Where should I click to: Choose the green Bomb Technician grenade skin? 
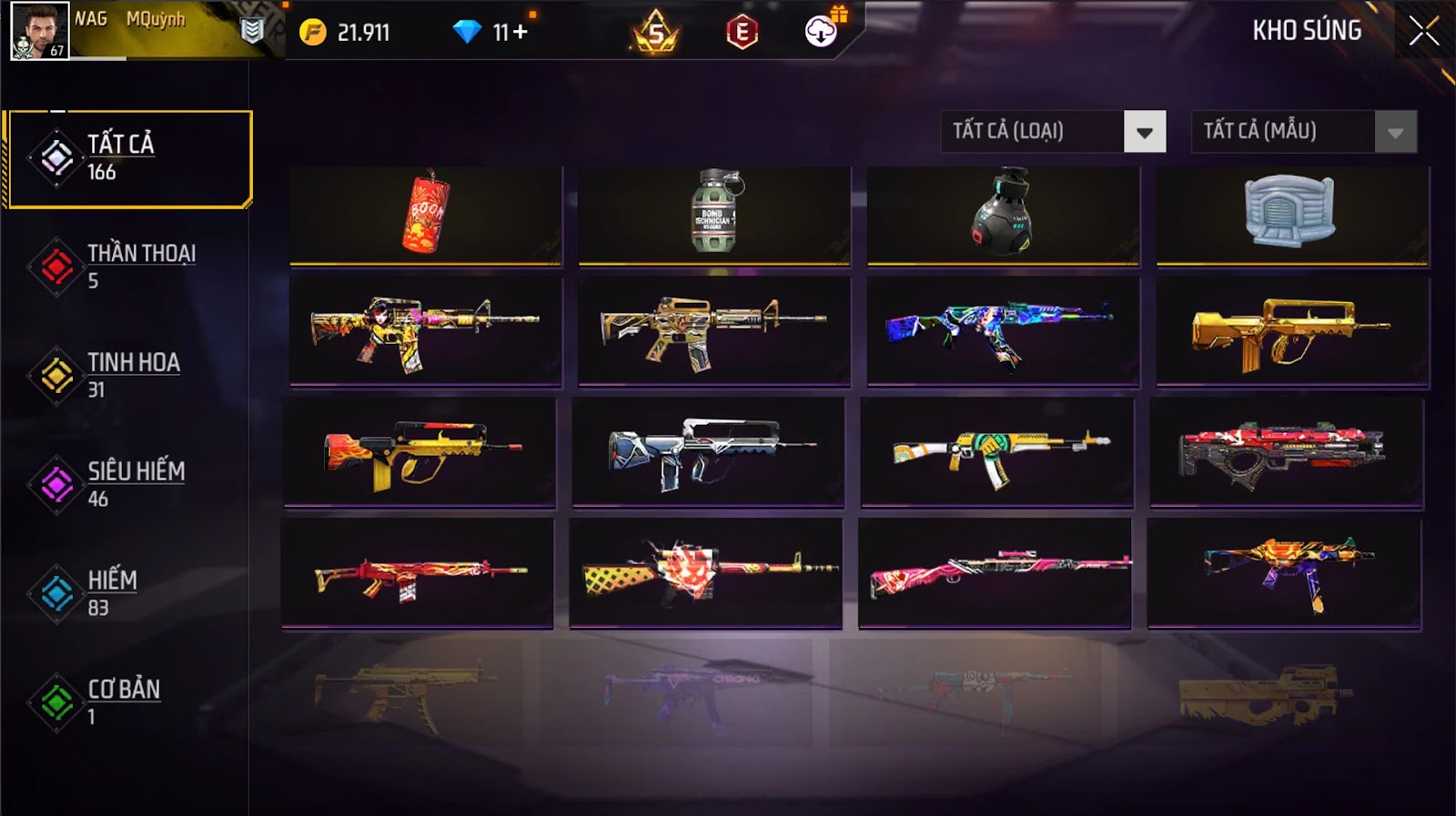pos(714,216)
